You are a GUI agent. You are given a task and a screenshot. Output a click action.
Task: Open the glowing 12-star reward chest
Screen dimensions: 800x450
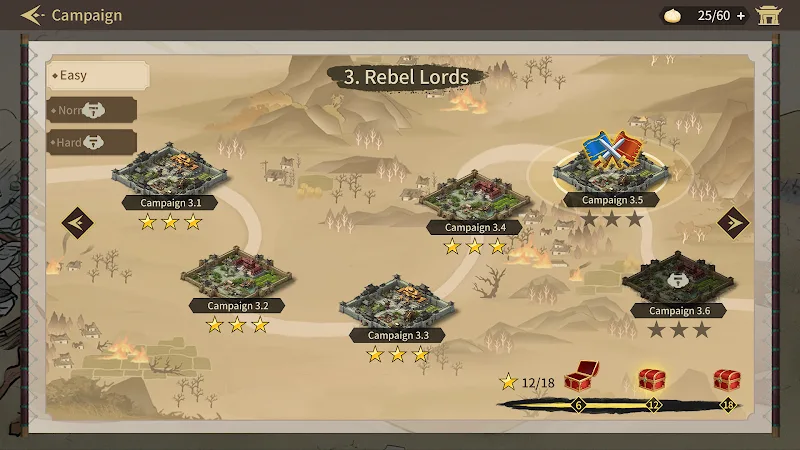point(652,380)
